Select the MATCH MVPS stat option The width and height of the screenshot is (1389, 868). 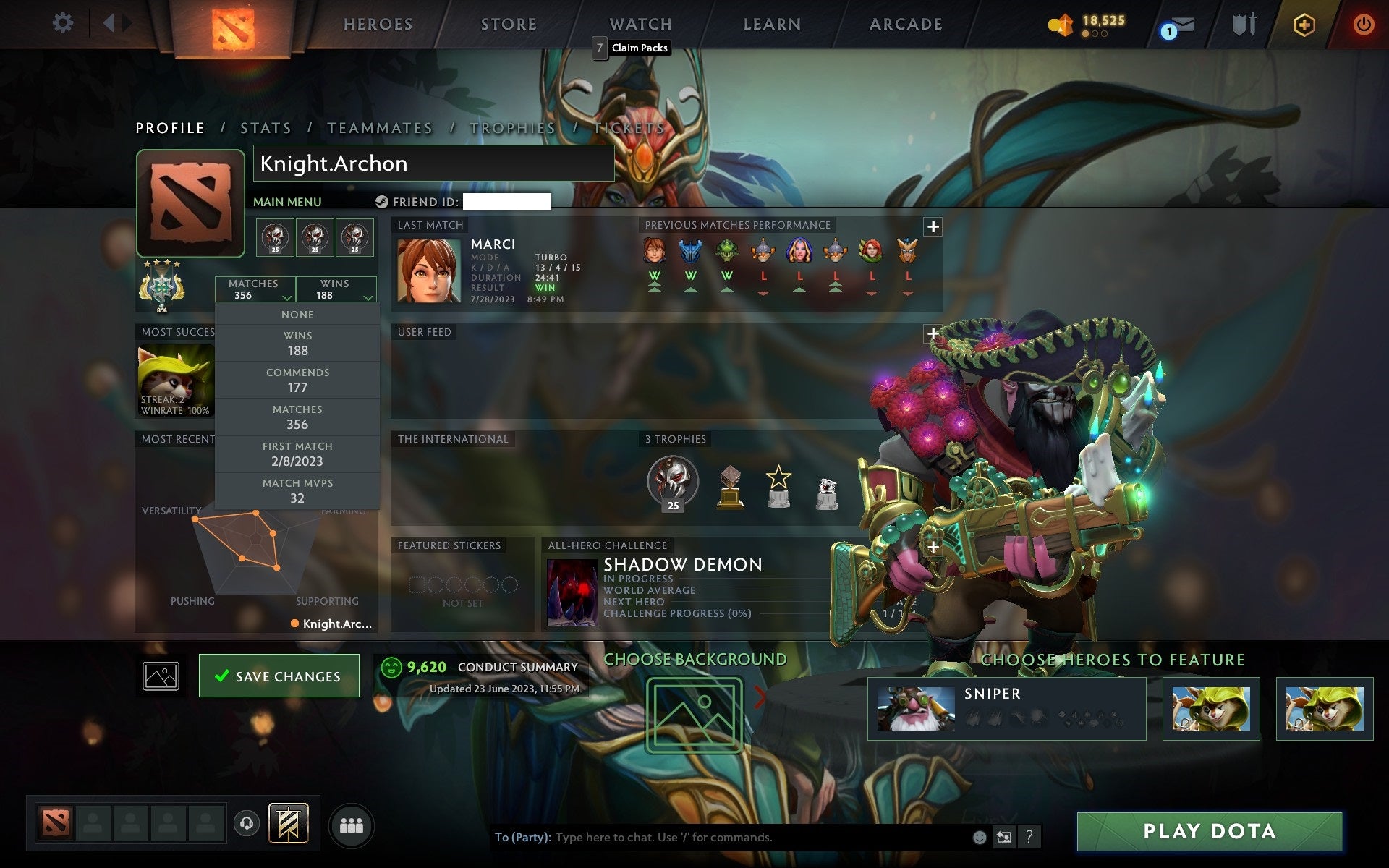coord(298,490)
